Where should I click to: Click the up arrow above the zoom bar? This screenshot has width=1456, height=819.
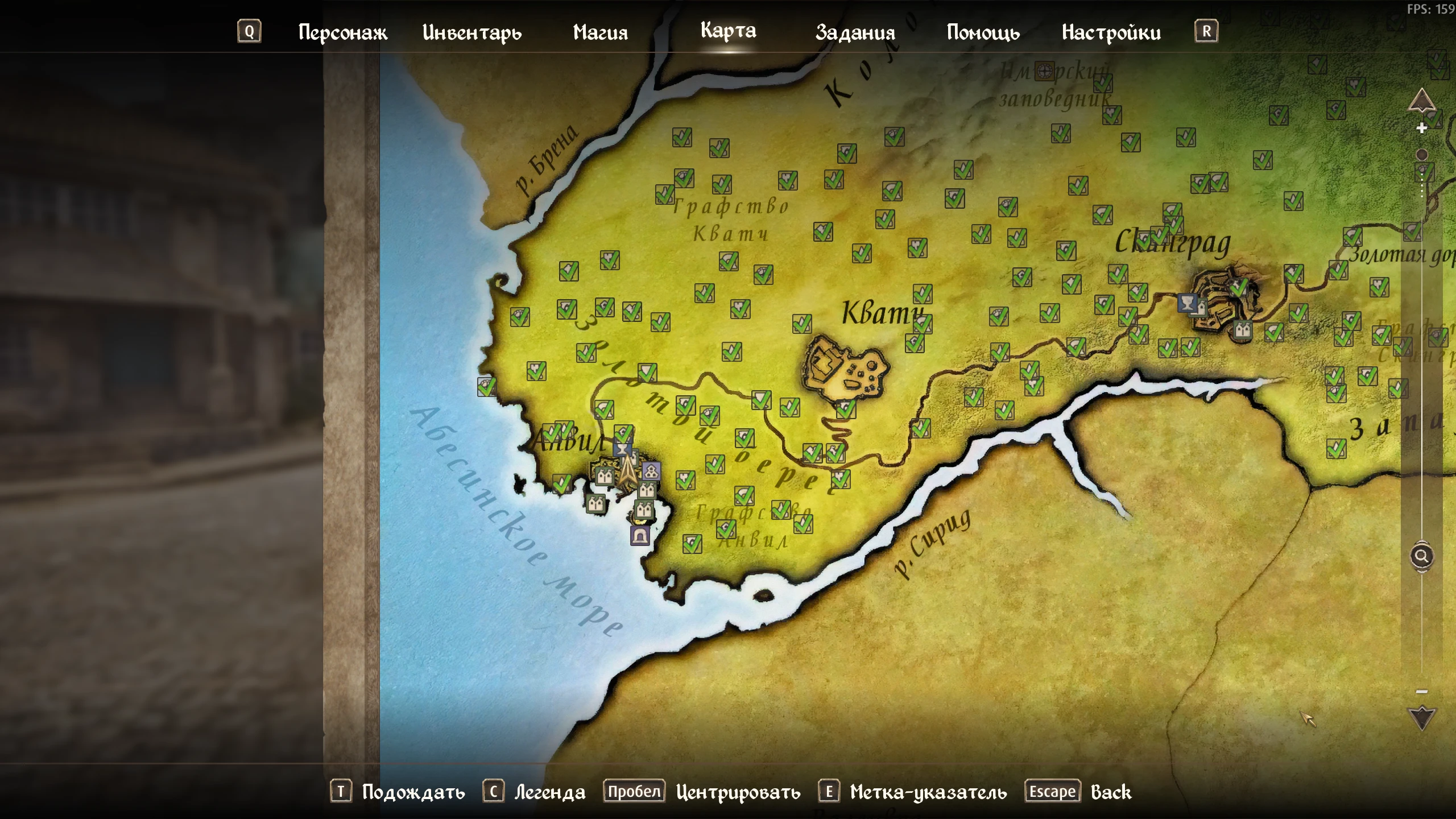click(1421, 101)
